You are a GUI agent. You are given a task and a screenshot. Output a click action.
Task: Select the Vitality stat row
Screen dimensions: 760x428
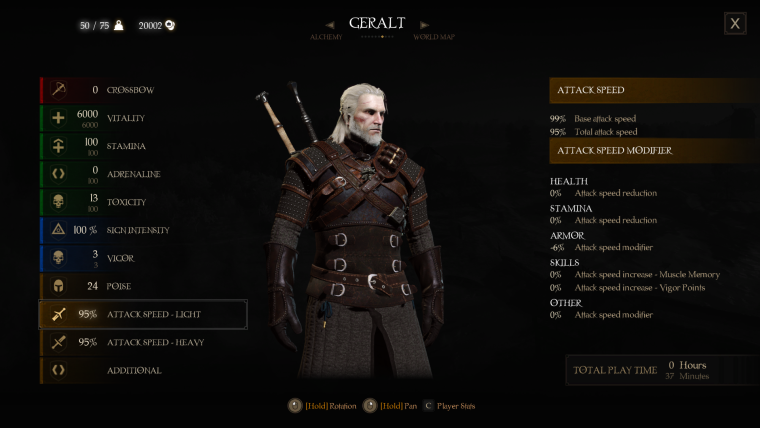pos(142,118)
